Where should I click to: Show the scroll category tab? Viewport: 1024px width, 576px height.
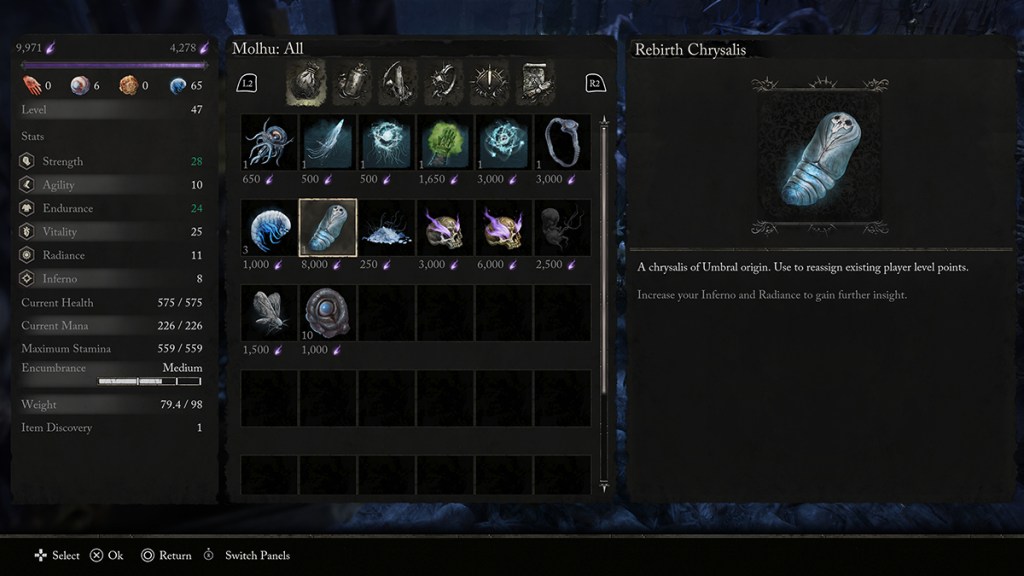click(x=535, y=83)
